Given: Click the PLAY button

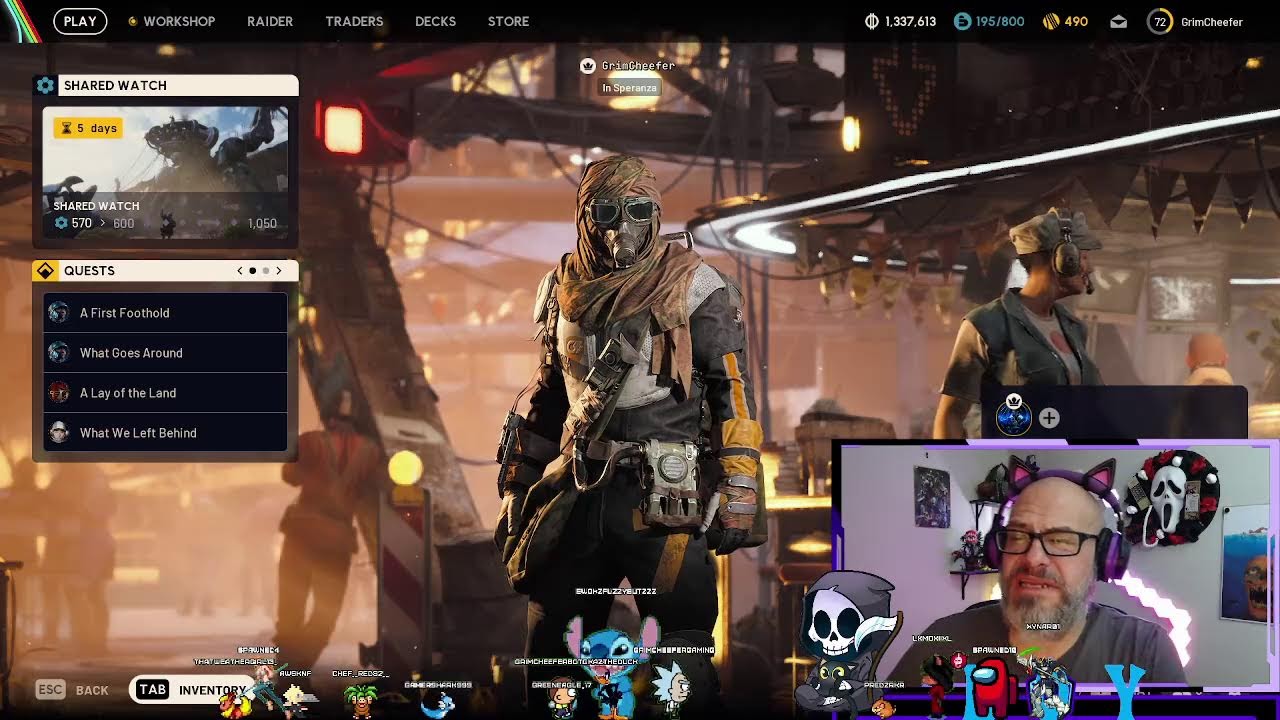Looking at the screenshot, I should coord(80,21).
